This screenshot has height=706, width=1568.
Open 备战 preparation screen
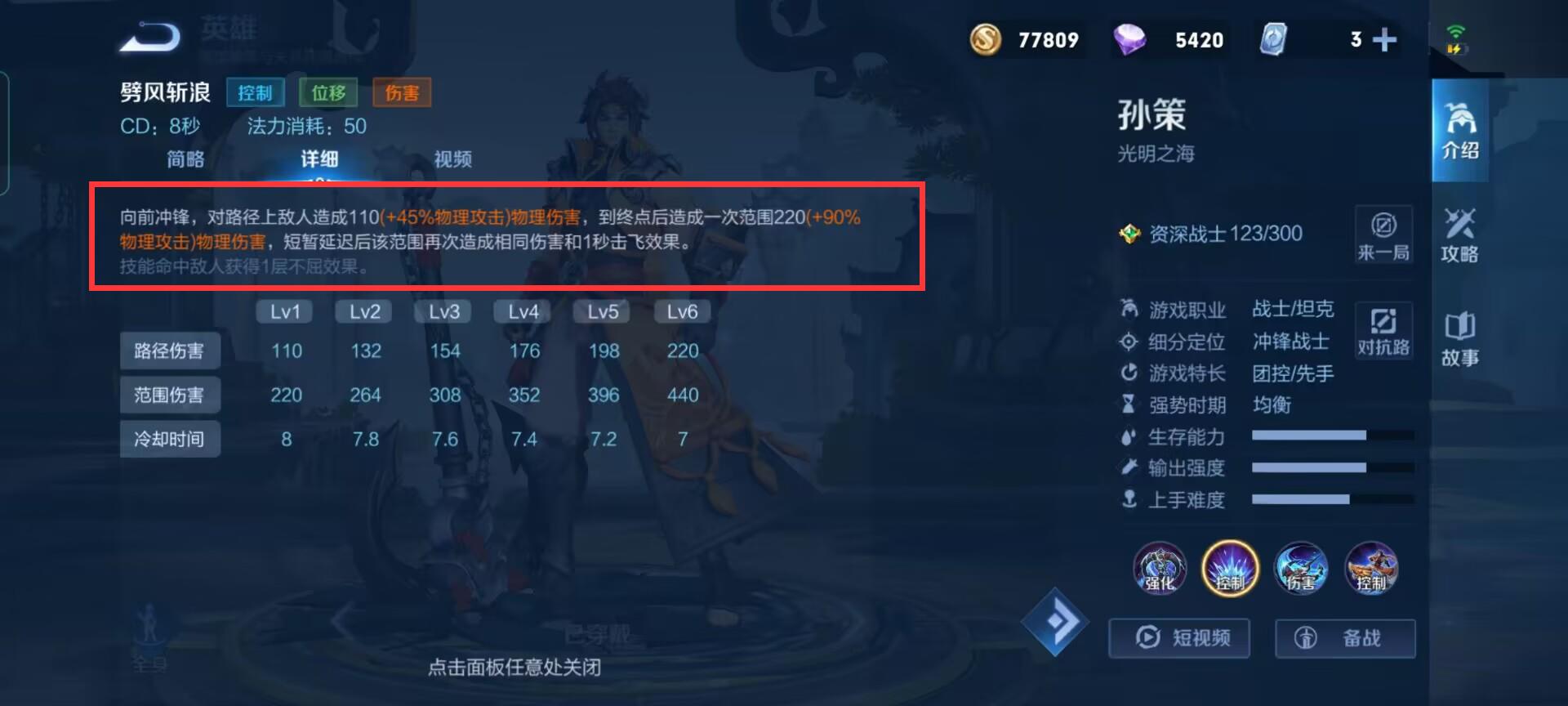click(x=1344, y=638)
